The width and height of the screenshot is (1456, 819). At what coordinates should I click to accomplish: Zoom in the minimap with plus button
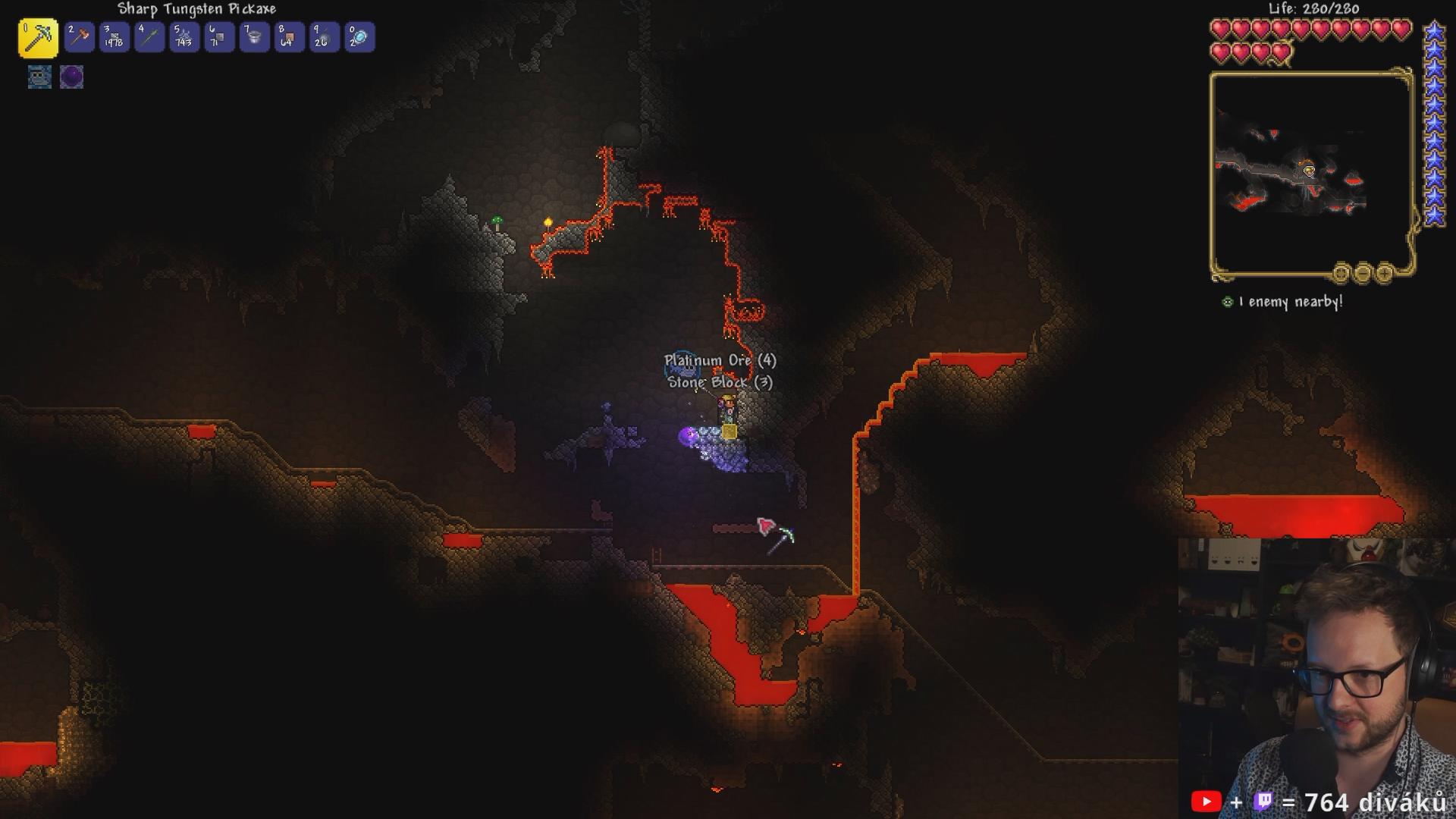click(1384, 272)
